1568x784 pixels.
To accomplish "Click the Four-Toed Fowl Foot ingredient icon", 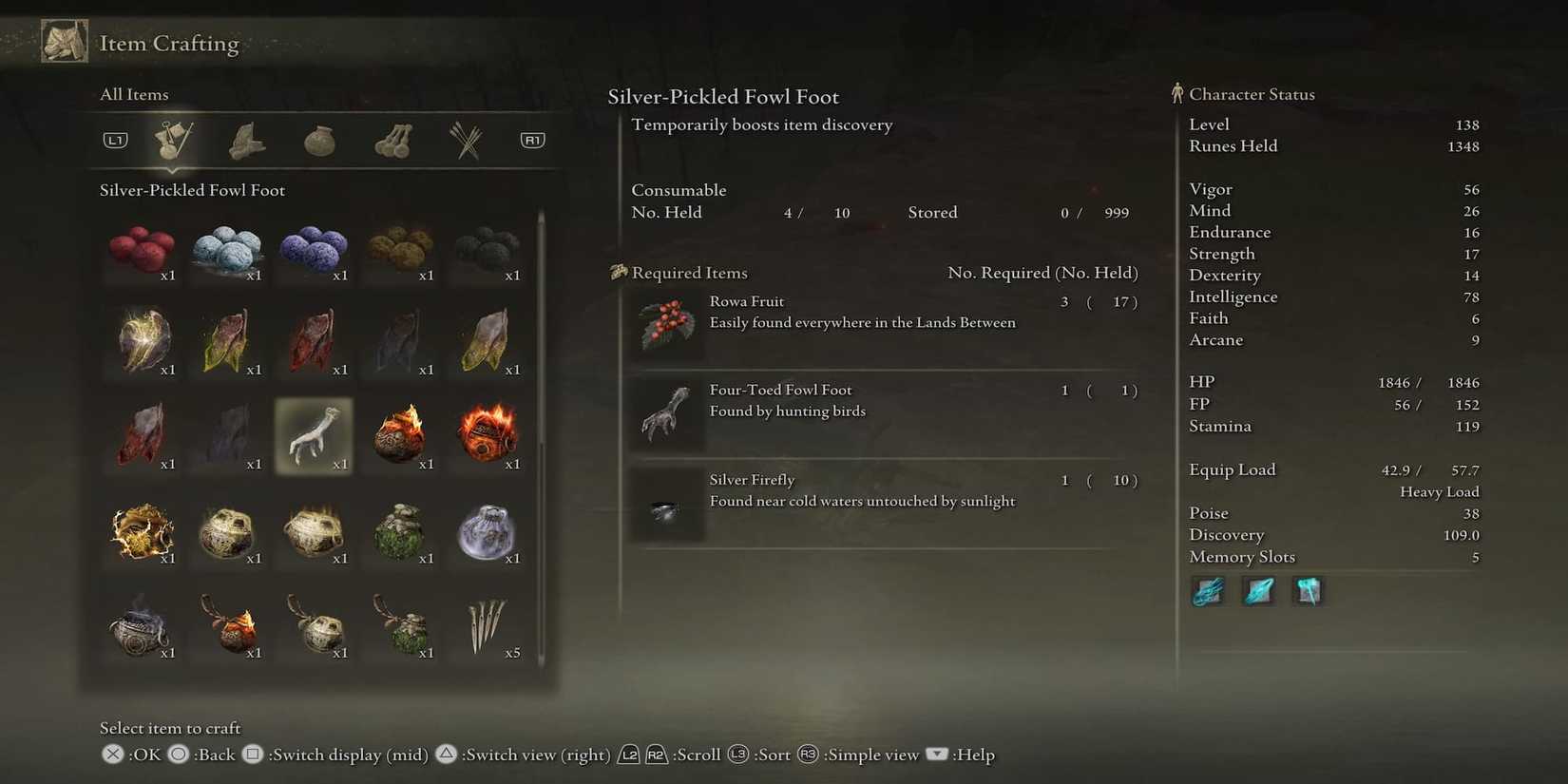I will 667,412.
